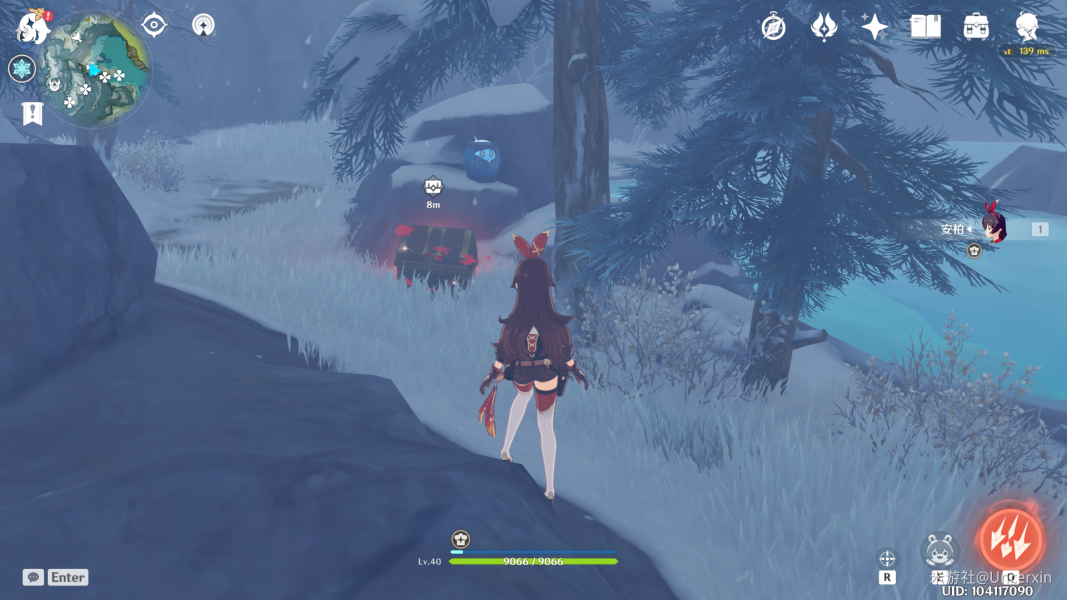This screenshot has height=600, width=1067.
Task: Tap the Sheer Cold snowflake status icon
Action: [22, 69]
